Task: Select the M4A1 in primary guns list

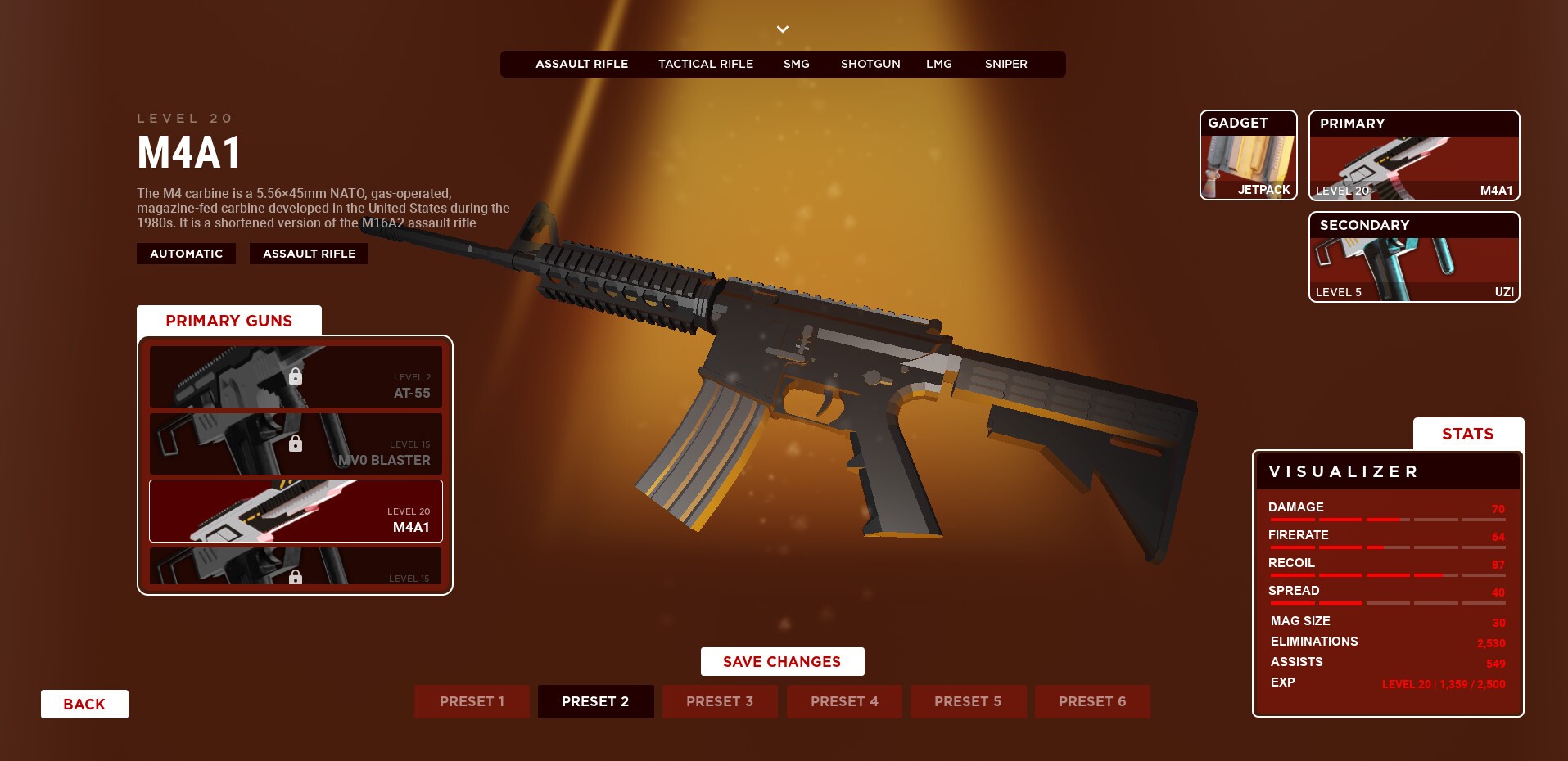Action: [x=296, y=511]
